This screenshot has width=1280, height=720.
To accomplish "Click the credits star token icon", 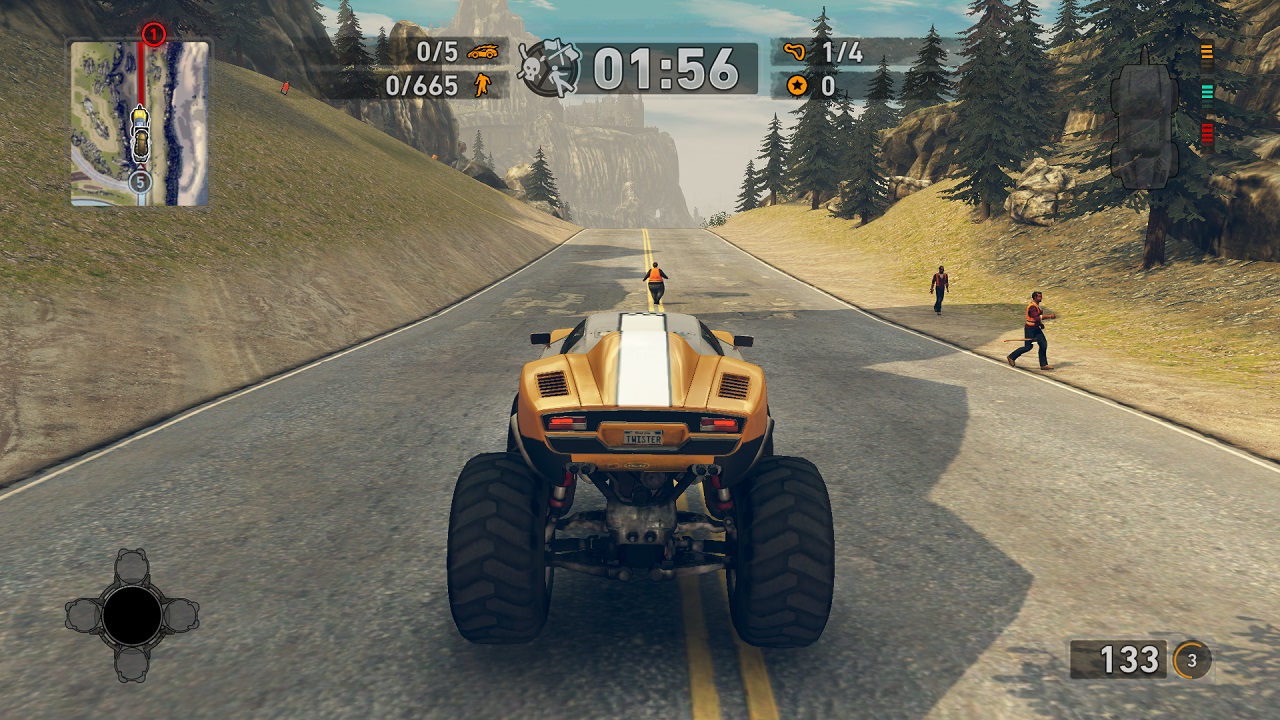I will 796,86.
